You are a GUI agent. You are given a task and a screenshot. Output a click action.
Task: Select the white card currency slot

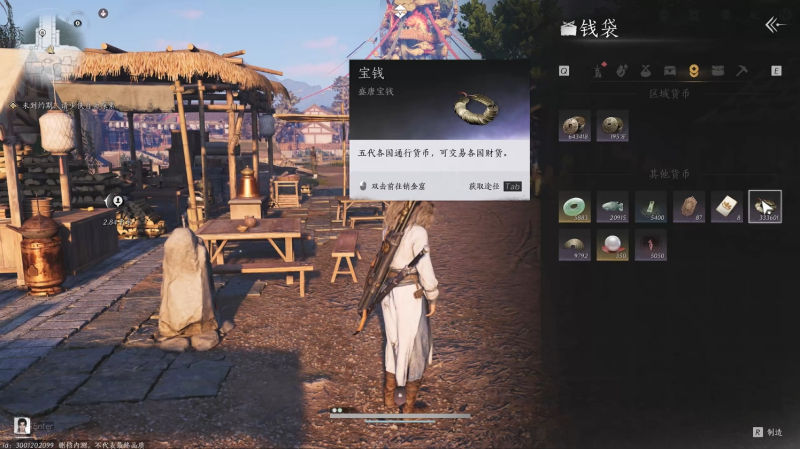[x=727, y=207]
